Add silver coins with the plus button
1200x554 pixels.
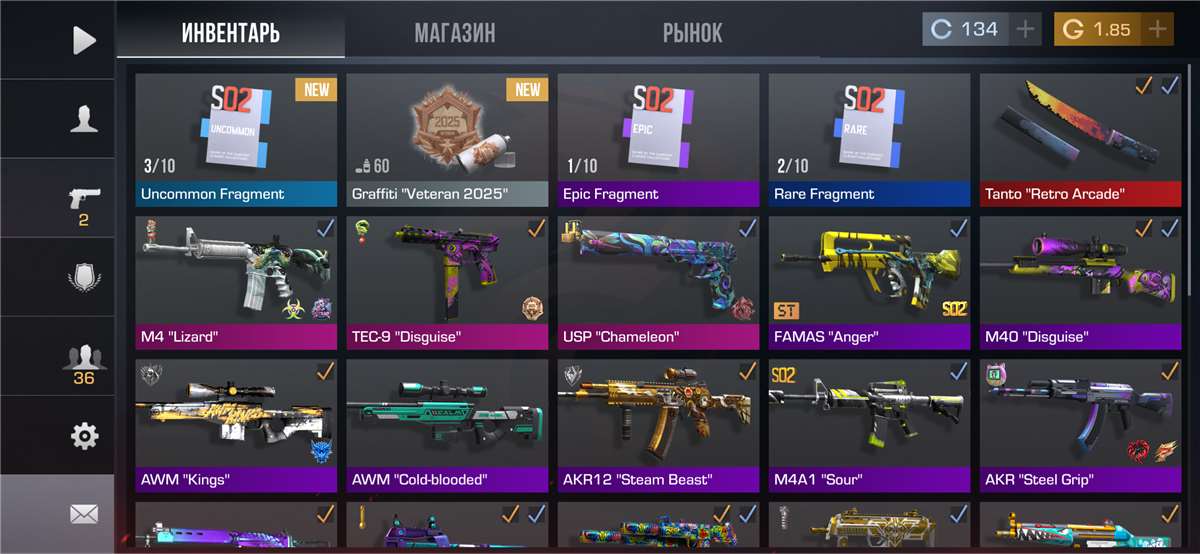click(1025, 30)
